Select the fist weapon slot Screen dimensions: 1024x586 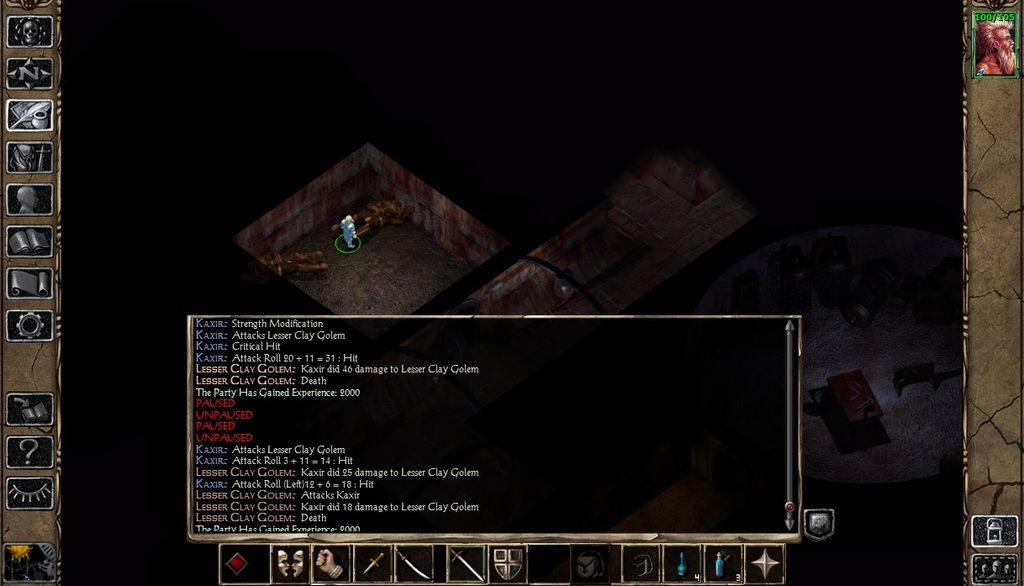click(329, 564)
